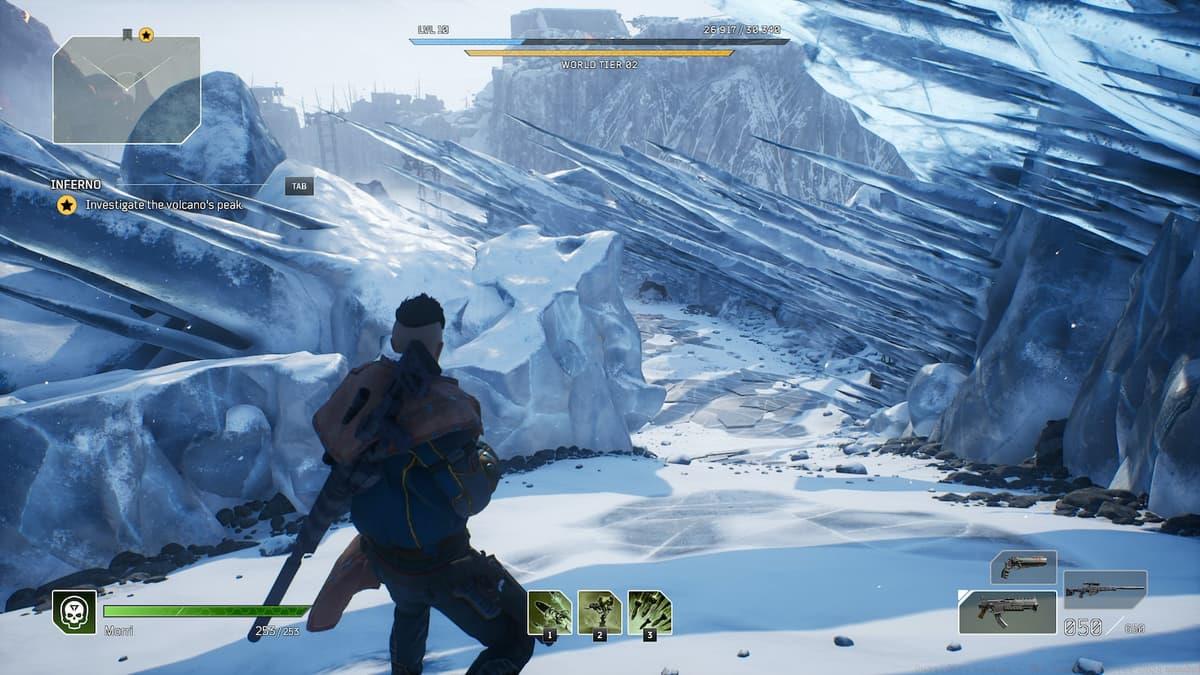
Task: Click the green skull class icon
Action: click(74, 611)
